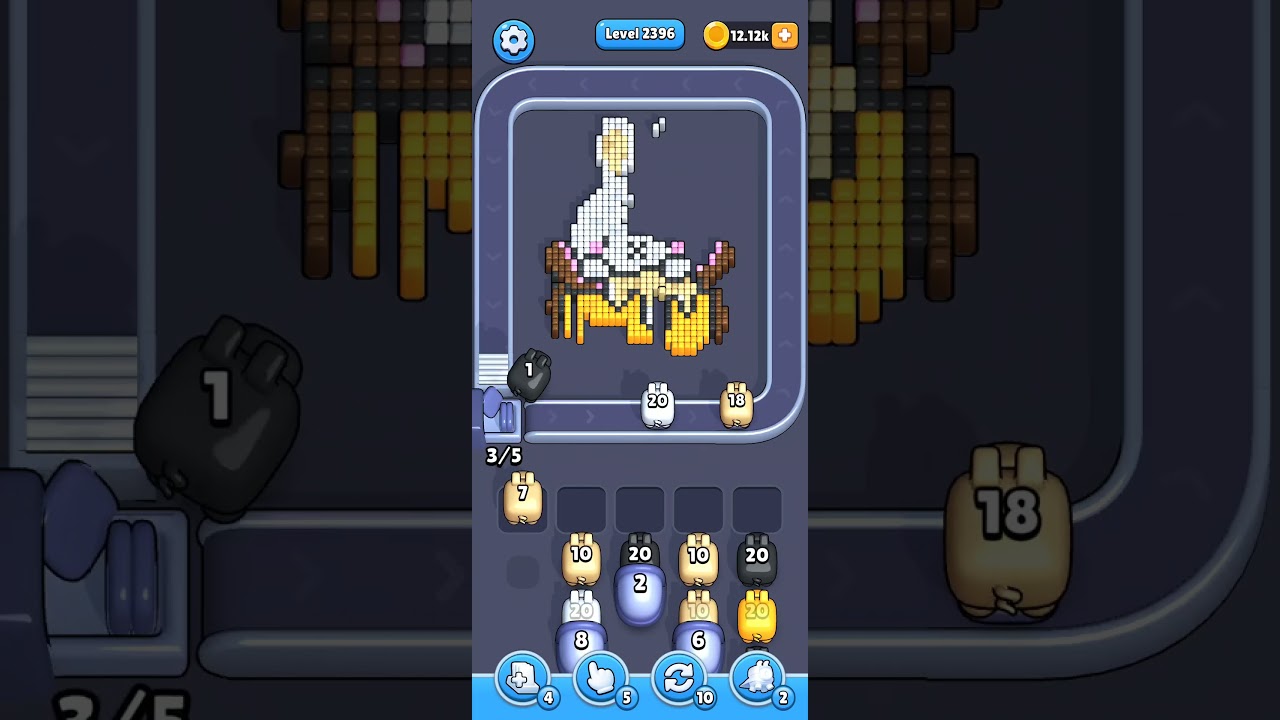This screenshot has height=720, width=1280.
Task: Select the blue capsule numbered 2
Action: coord(640,588)
